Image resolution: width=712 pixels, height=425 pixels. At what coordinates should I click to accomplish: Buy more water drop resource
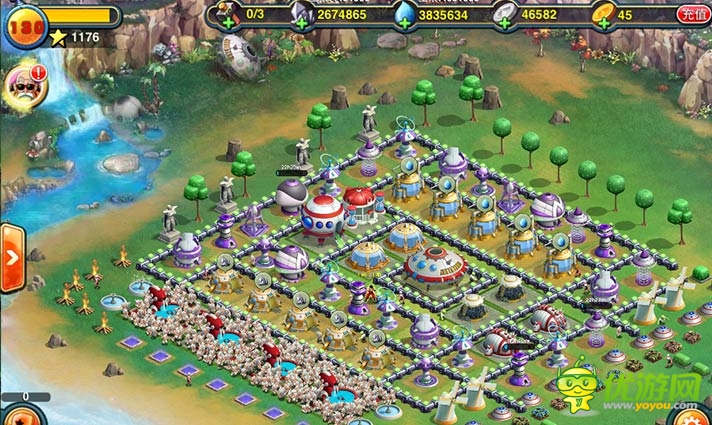[402, 21]
